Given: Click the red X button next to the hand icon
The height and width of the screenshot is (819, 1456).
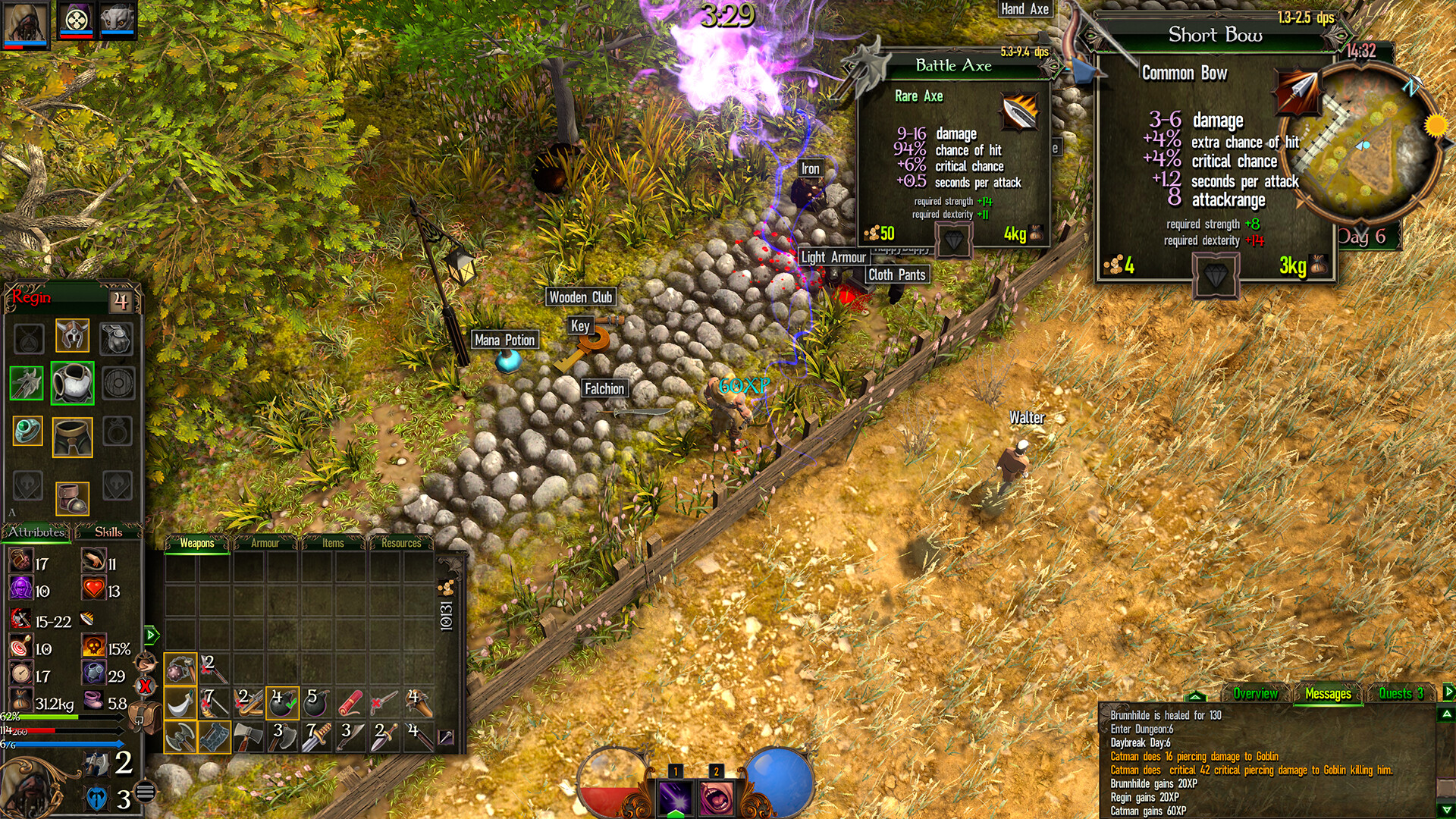Looking at the screenshot, I should point(144,686).
